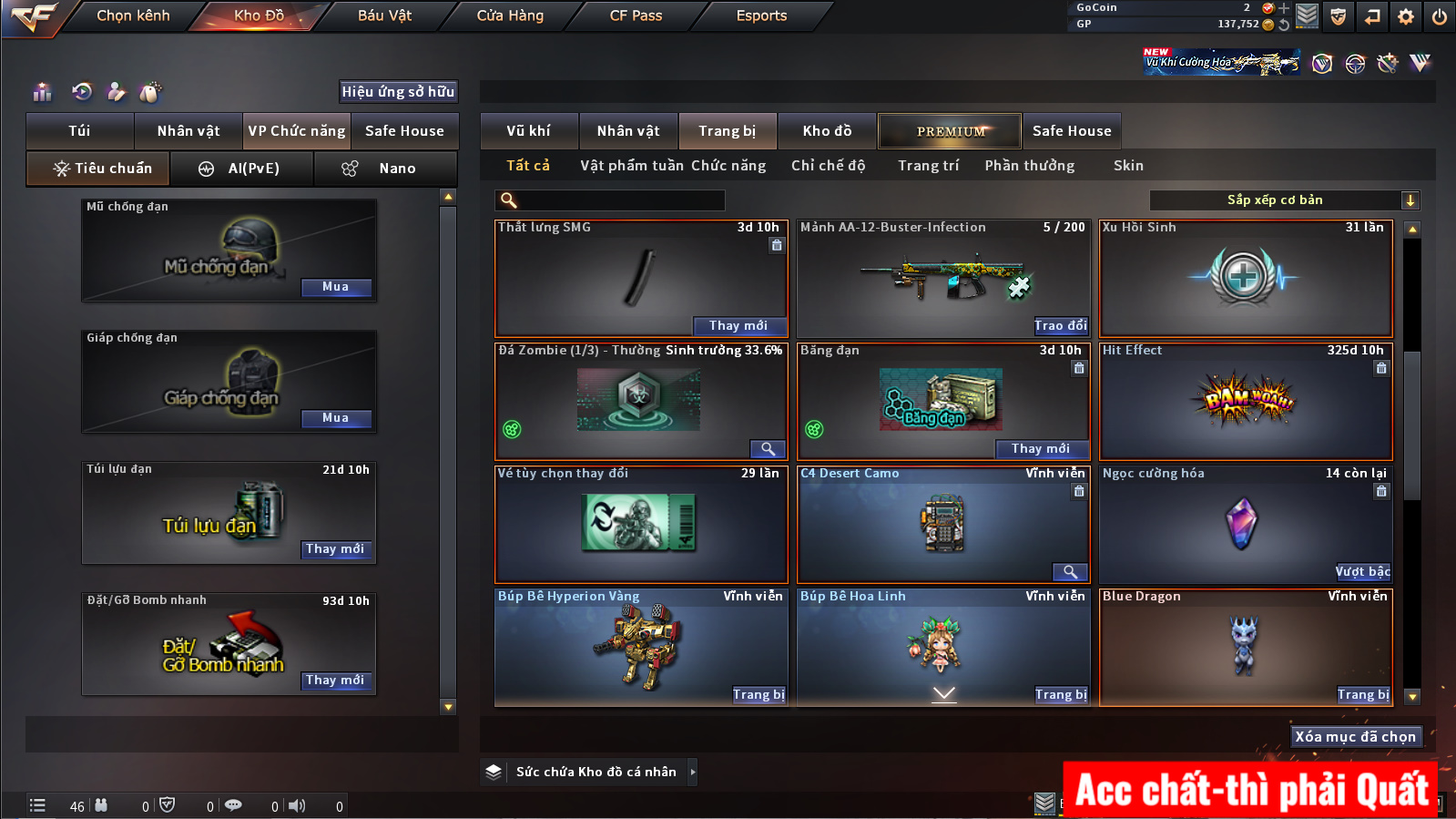Go to the Báu Vật menu
The width and height of the screenshot is (1456, 819).
coord(384,15)
